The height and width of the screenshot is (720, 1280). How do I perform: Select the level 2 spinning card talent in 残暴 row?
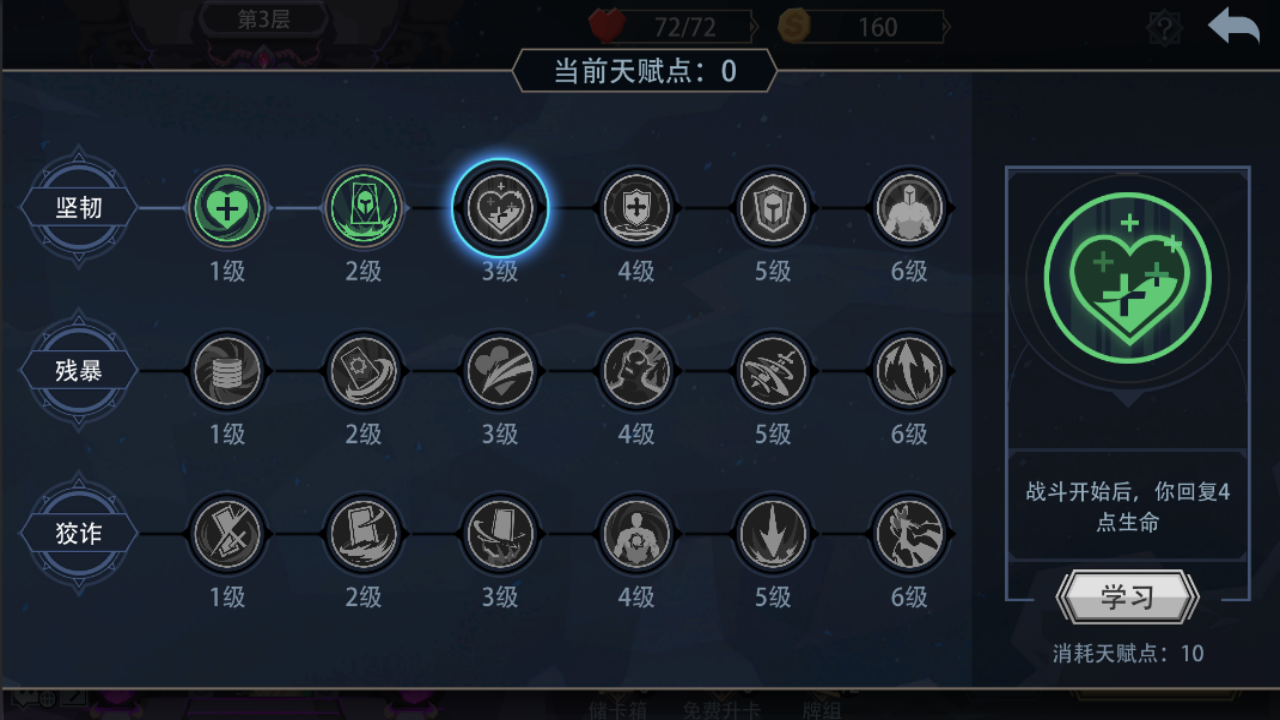364,371
